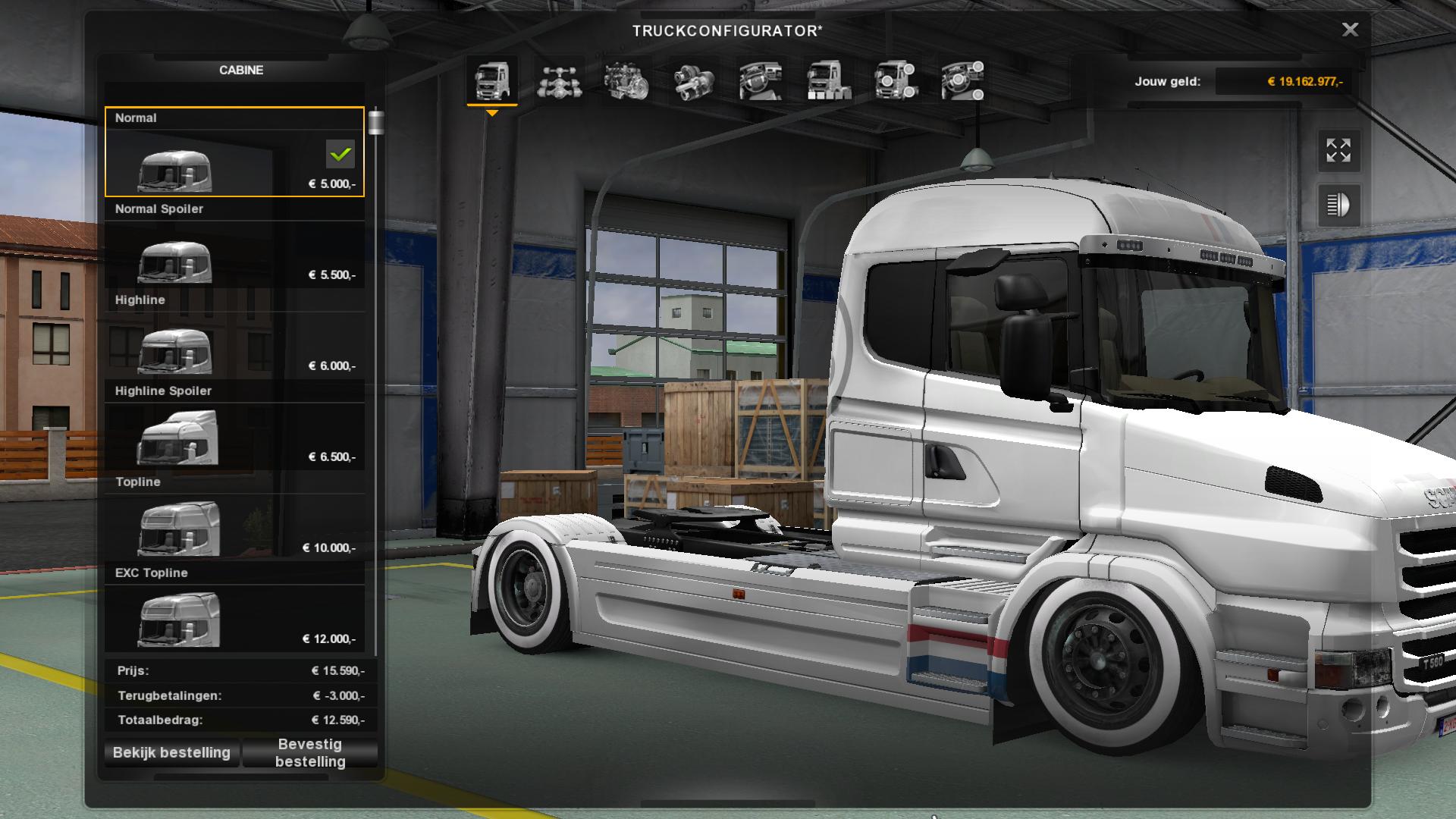
Task: Close the truck configurator window
Action: coord(1350,30)
